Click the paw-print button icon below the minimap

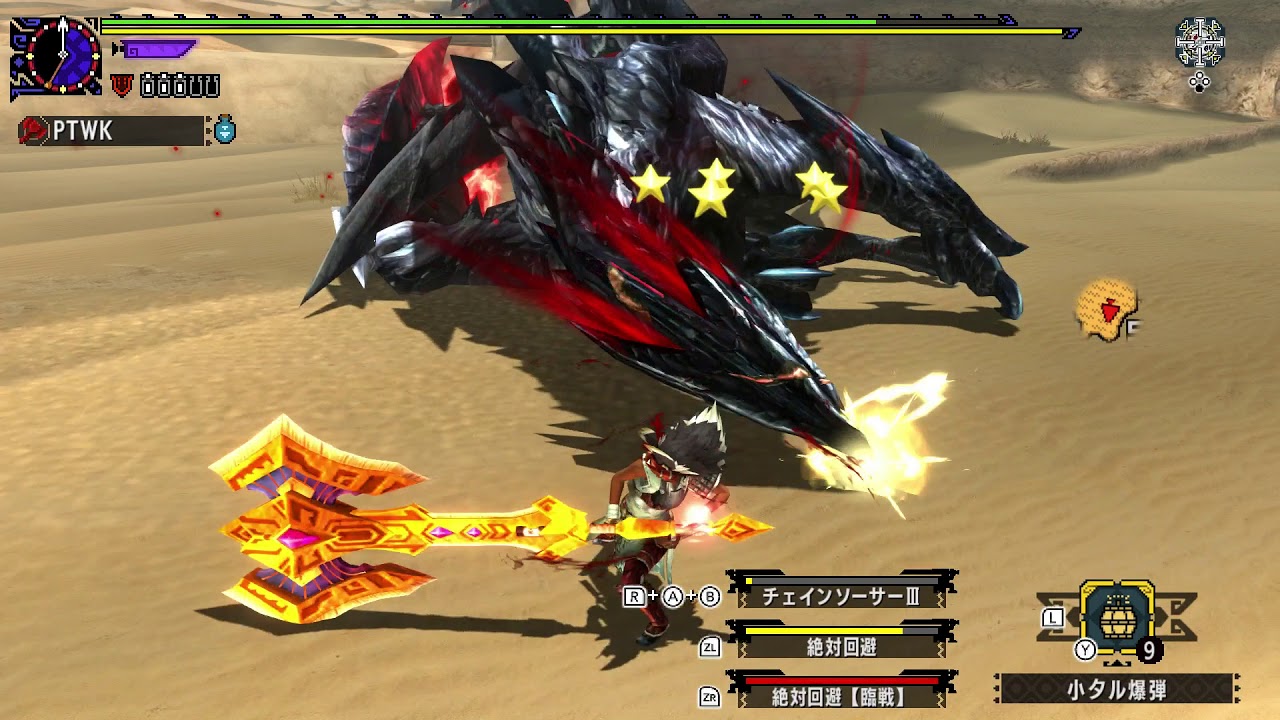[1199, 83]
